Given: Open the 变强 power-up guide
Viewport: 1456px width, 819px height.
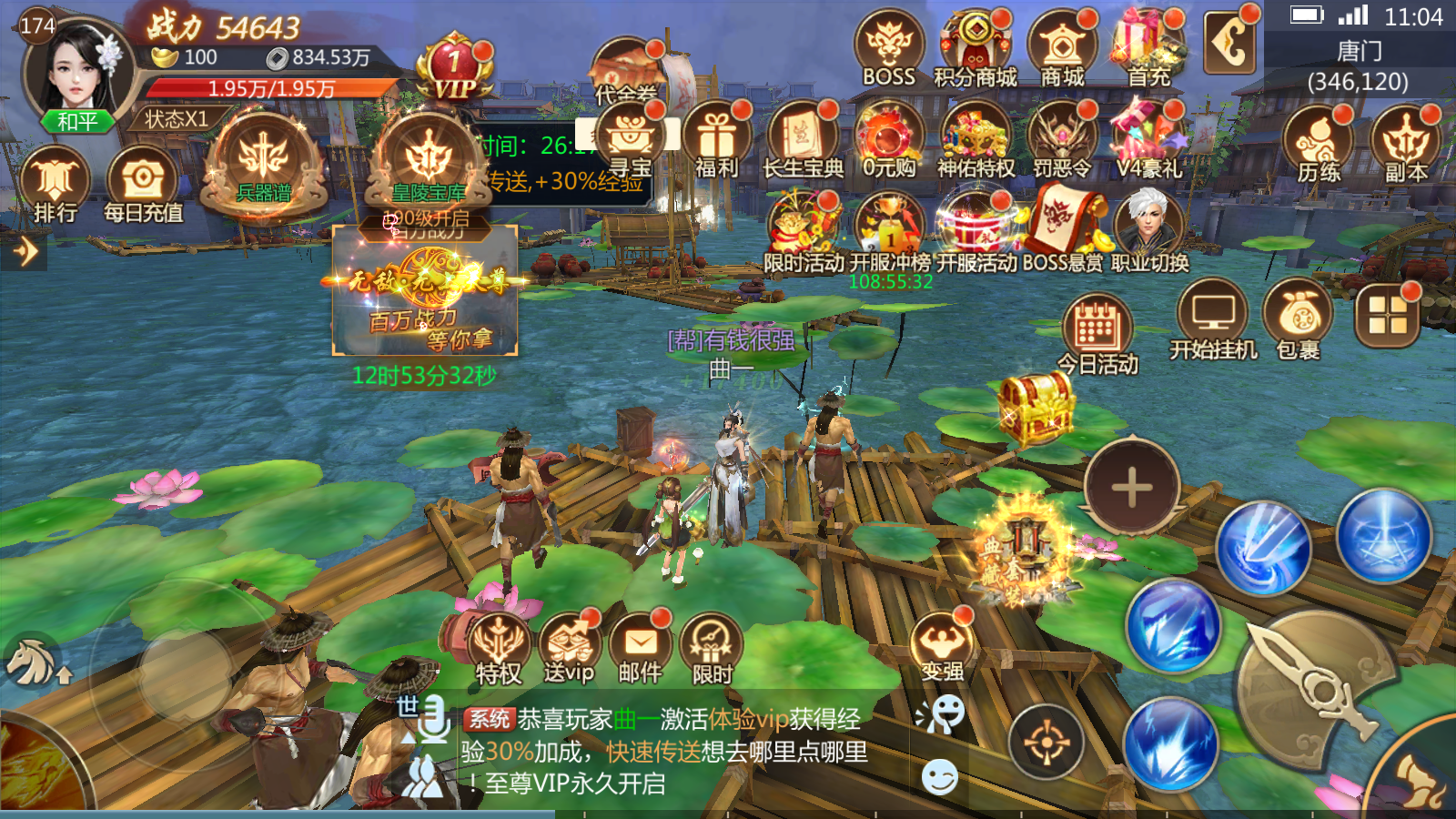Looking at the screenshot, I should [942, 646].
